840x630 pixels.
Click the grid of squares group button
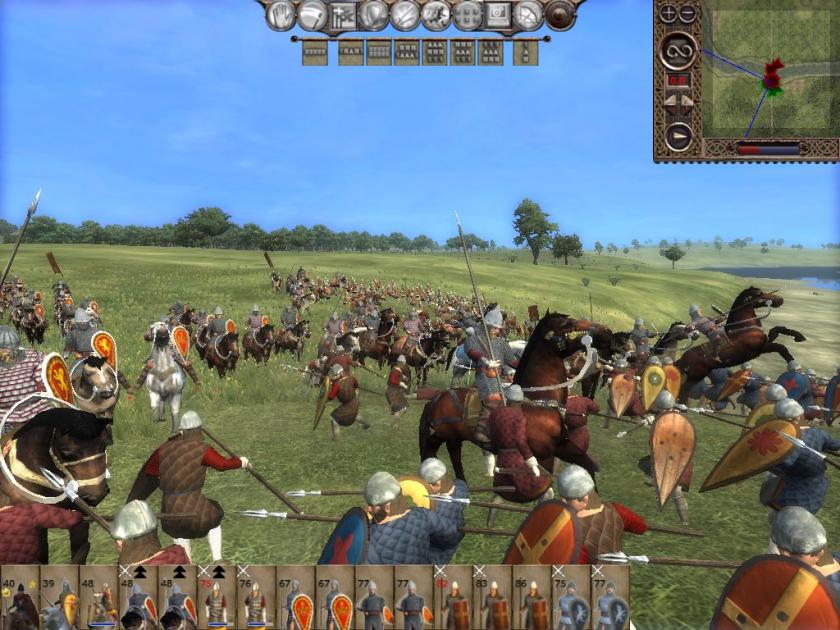(x=468, y=14)
